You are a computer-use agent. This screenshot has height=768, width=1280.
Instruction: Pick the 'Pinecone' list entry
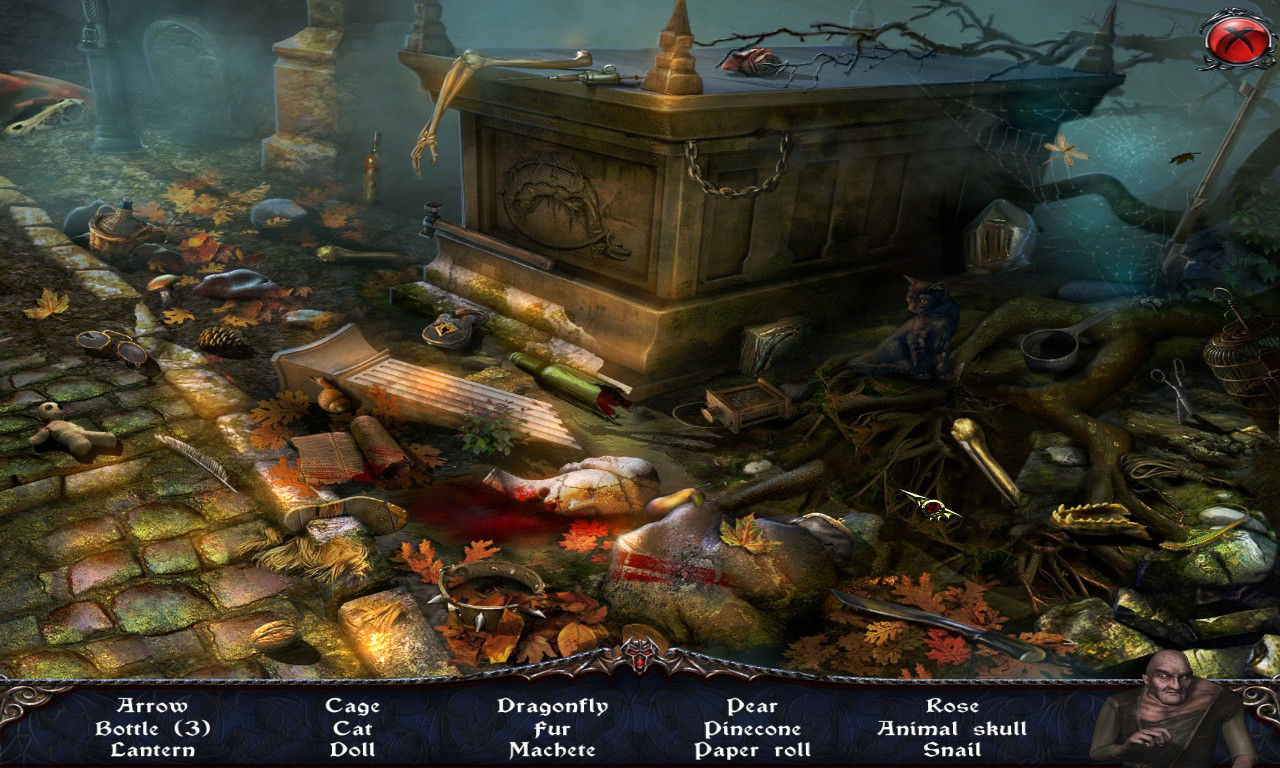752,728
